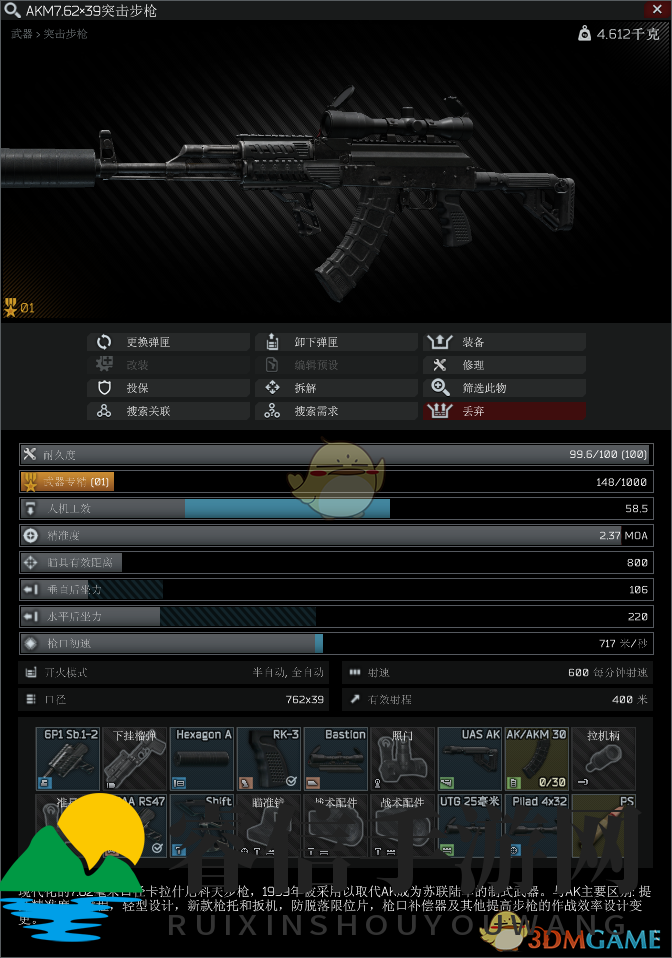Open the RK-3 pistol grip slot
Screen dimensions: 672x958
pos(269,758)
